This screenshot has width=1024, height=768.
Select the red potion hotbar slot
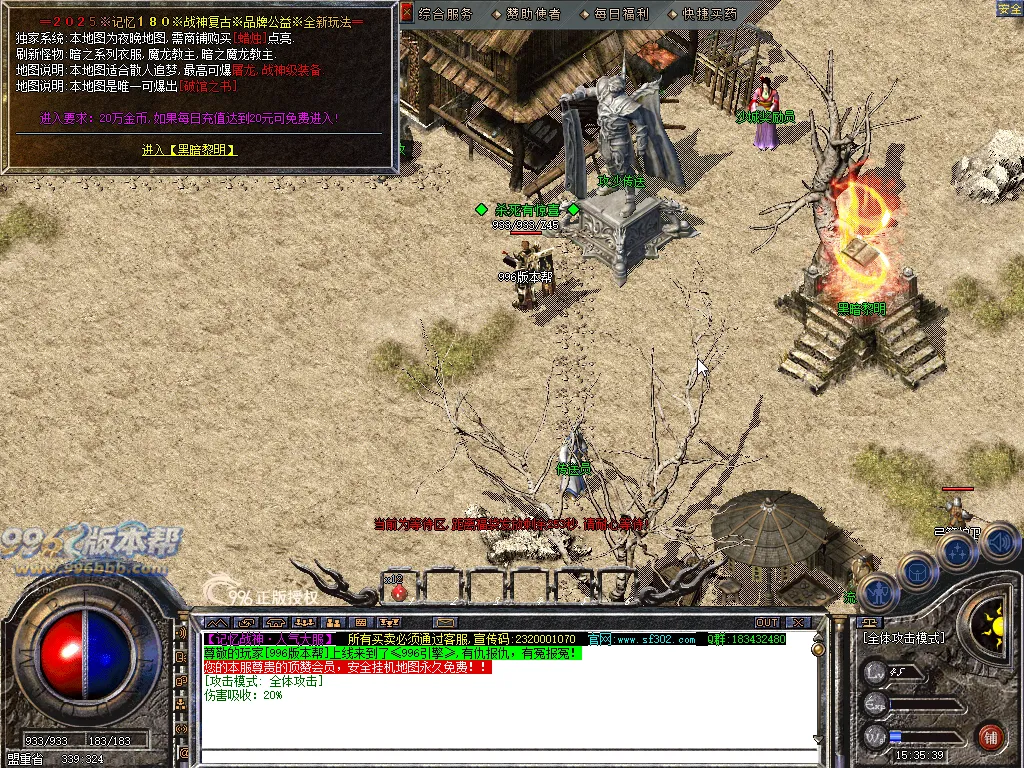(398, 591)
